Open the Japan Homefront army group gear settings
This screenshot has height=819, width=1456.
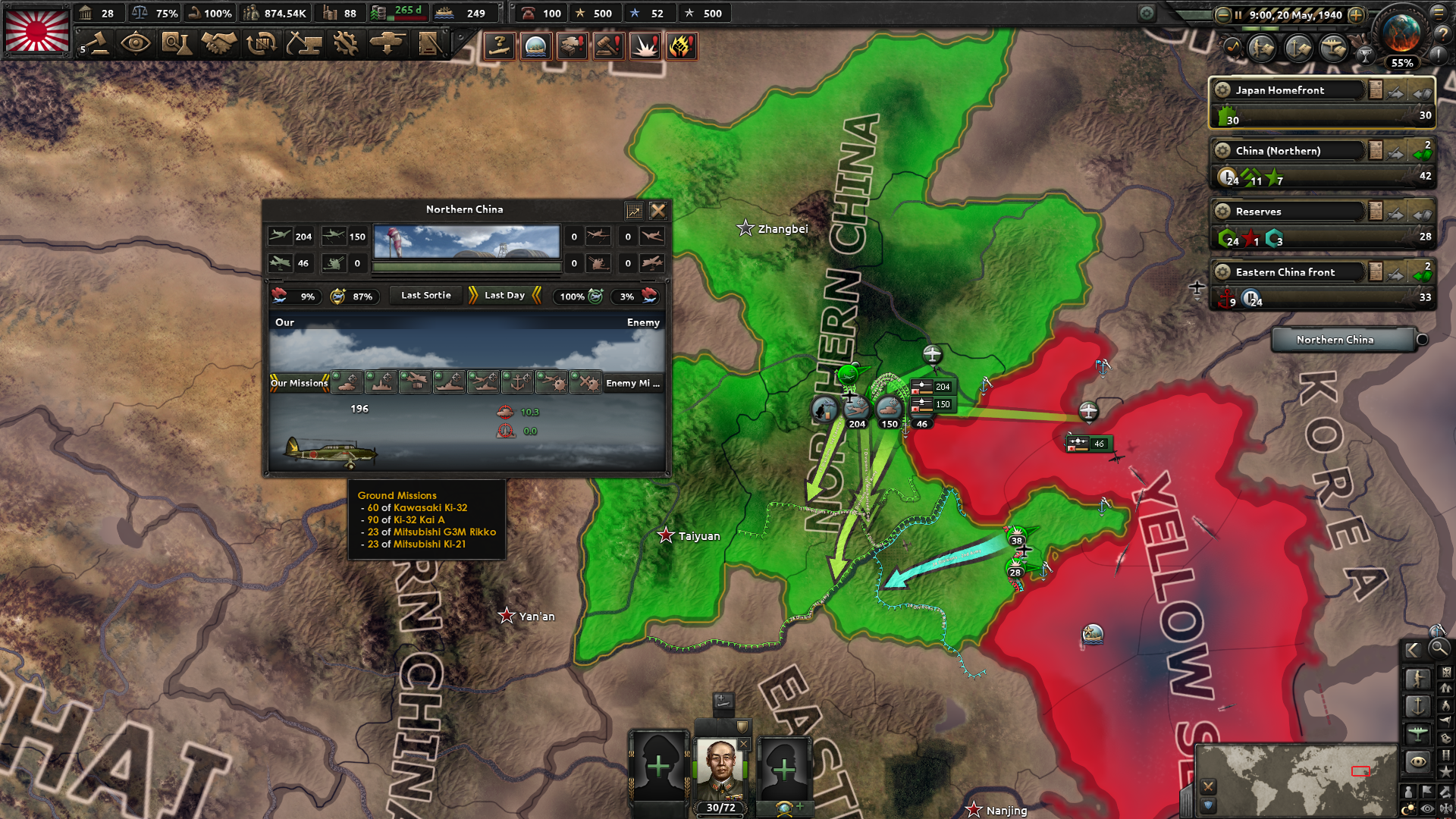[x=1222, y=90]
